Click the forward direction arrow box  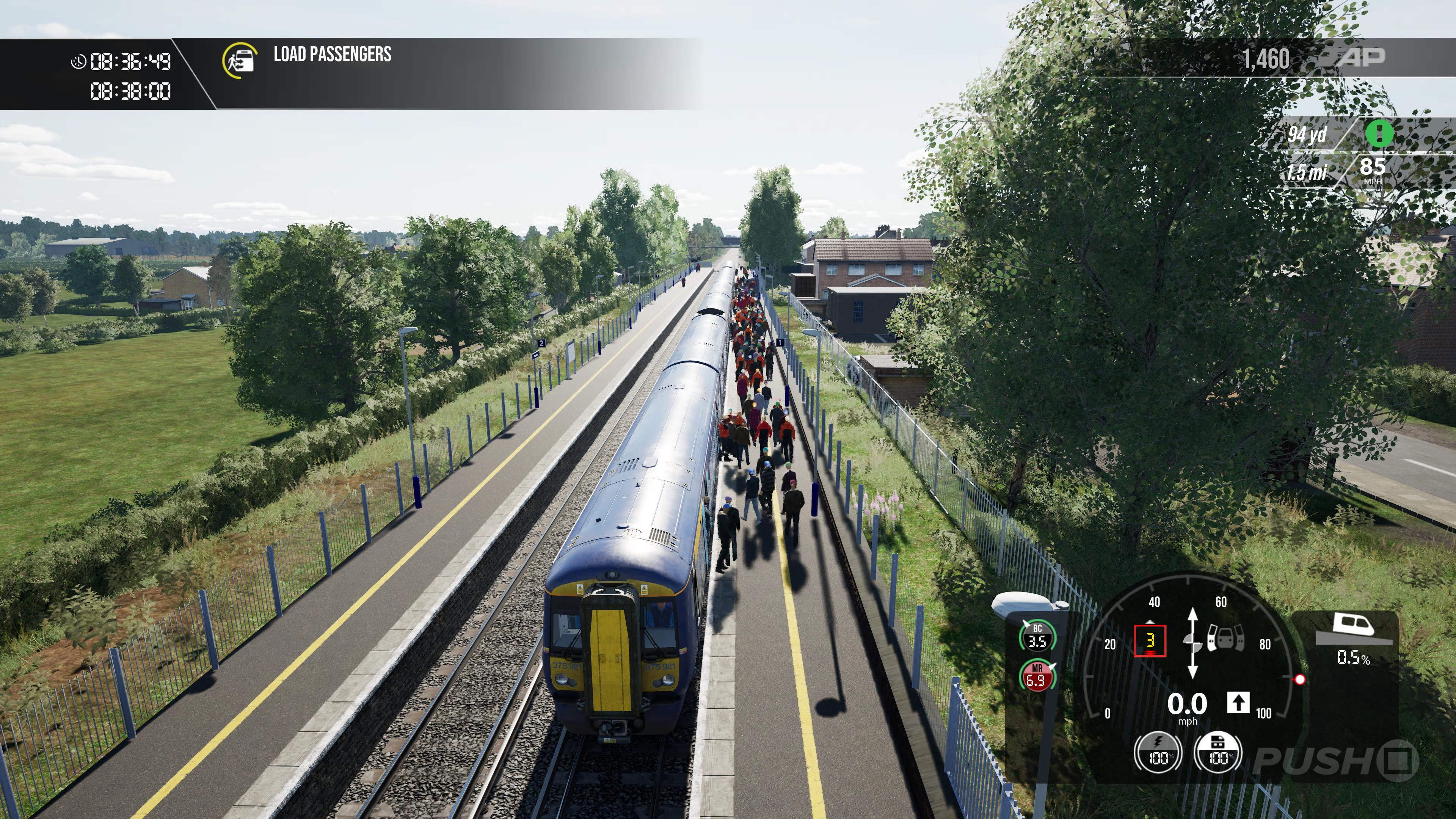[x=1238, y=703]
